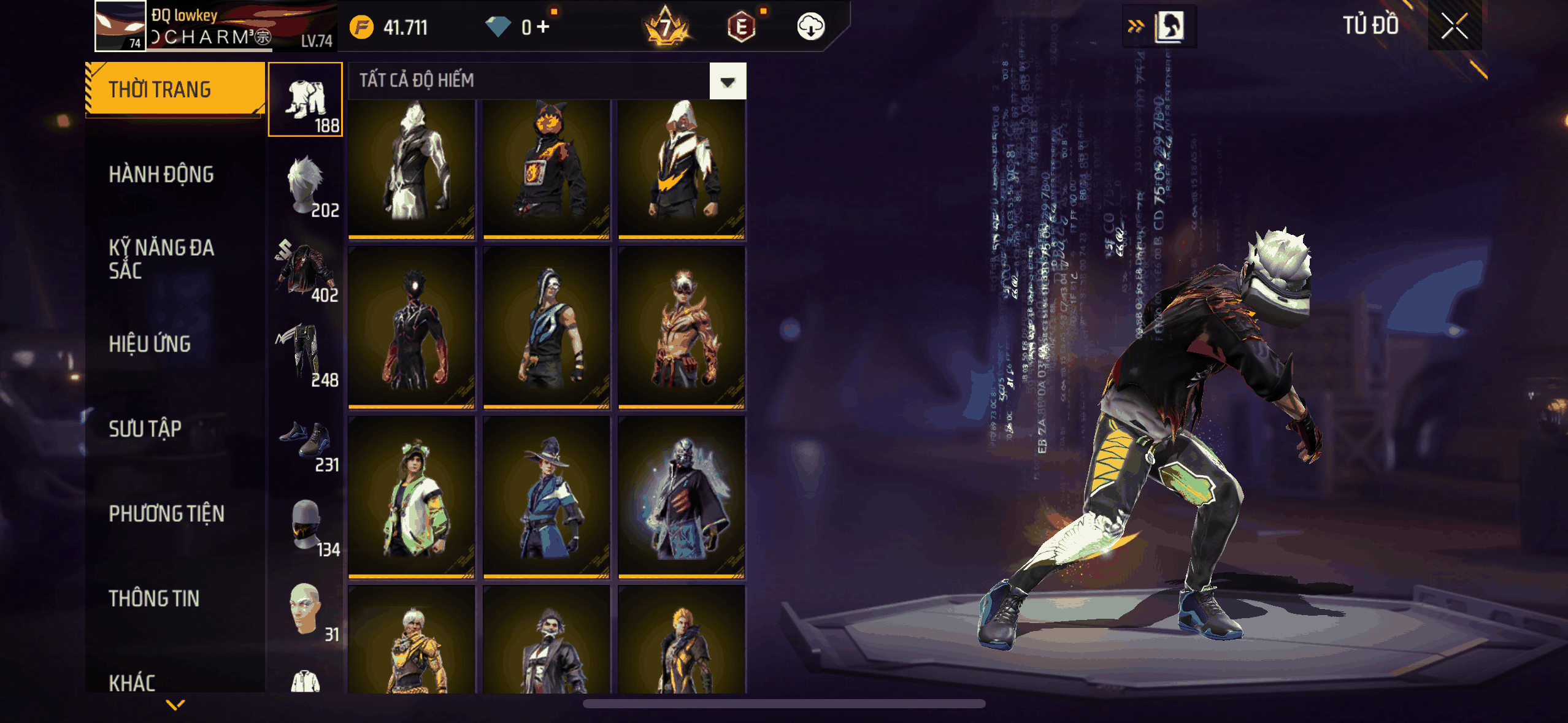Open the face mask subcategory
Screen dimensions: 1568x723
[x=306, y=524]
